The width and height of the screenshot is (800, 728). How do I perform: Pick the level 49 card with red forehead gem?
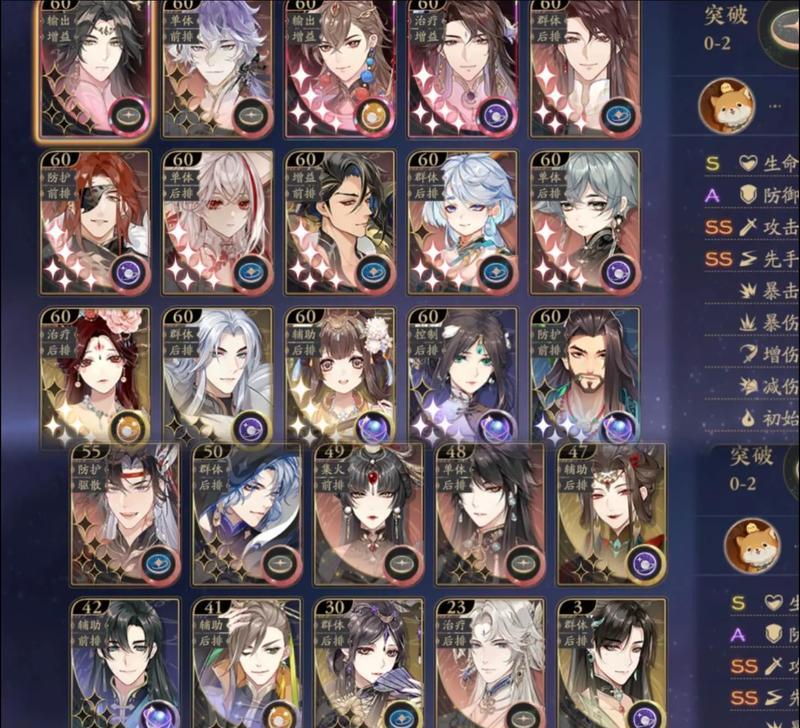pos(369,515)
